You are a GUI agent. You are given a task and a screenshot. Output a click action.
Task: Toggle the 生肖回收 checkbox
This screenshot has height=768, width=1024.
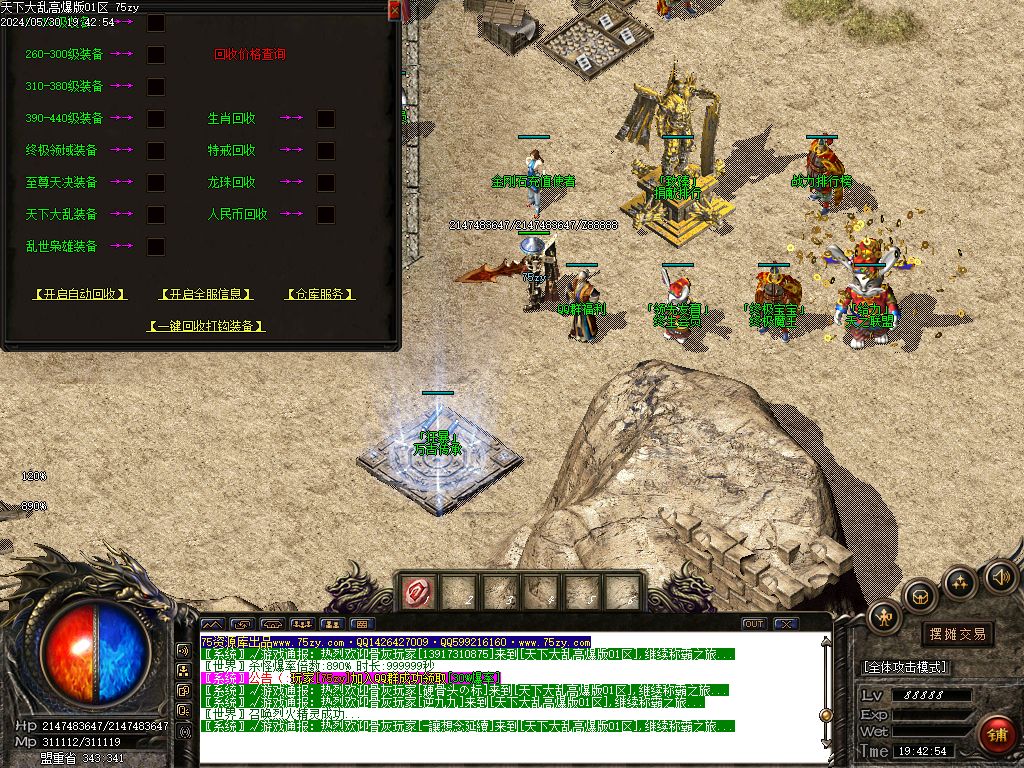[x=326, y=119]
